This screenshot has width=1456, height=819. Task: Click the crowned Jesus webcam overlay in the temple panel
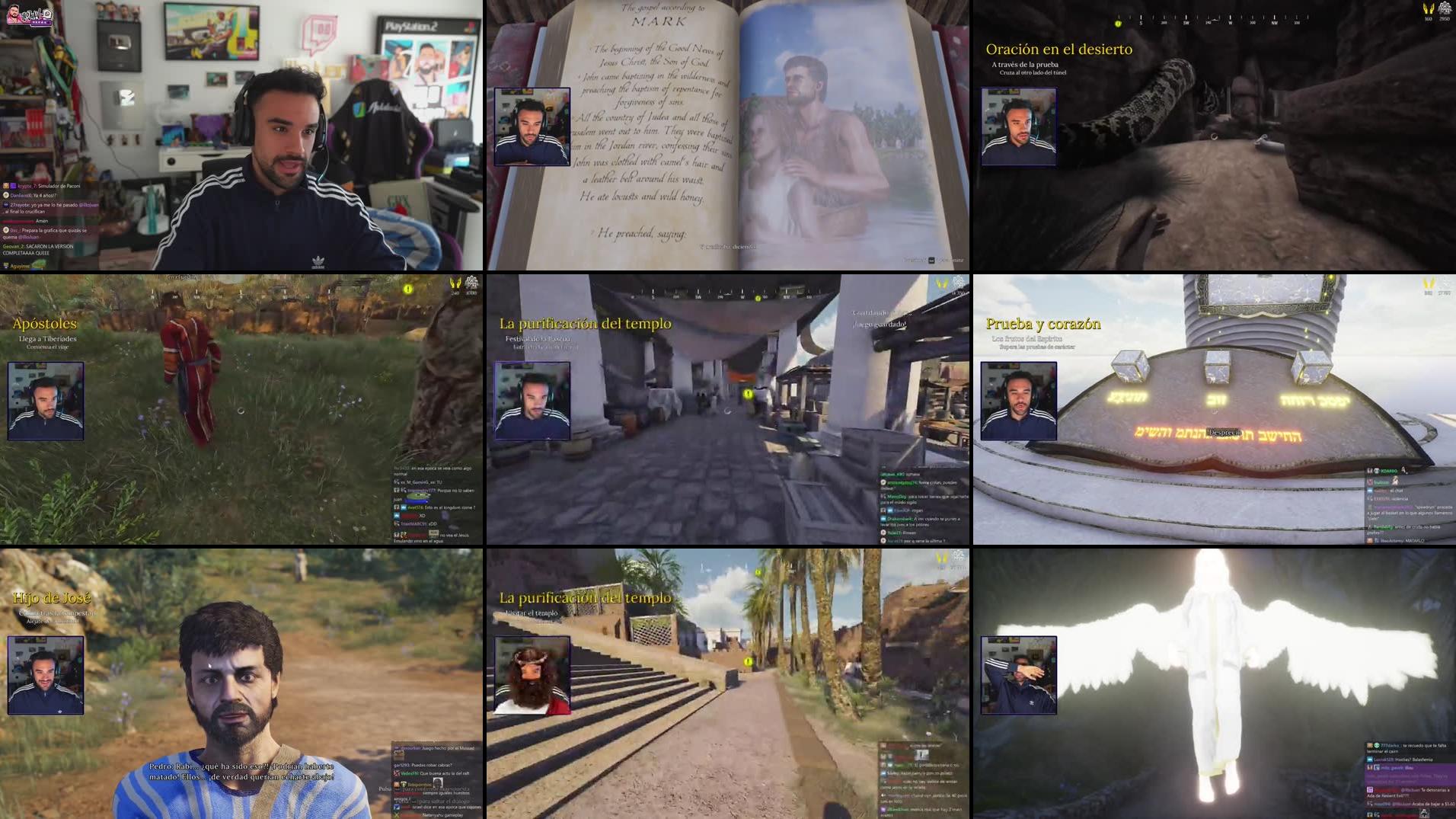[533, 670]
